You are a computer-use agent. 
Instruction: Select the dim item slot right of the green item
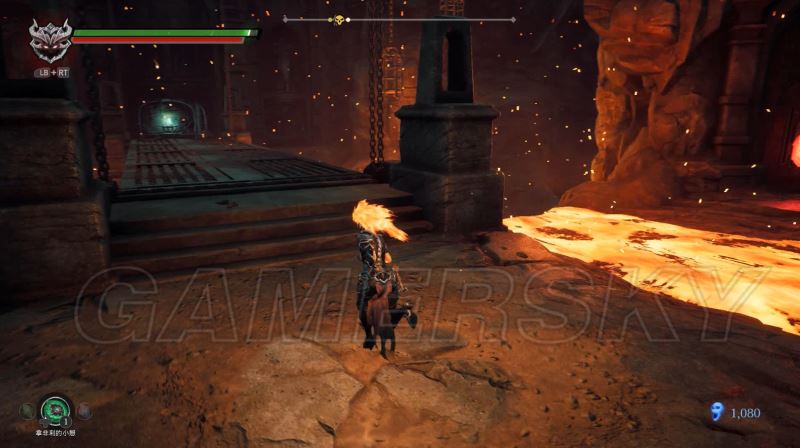84,410
